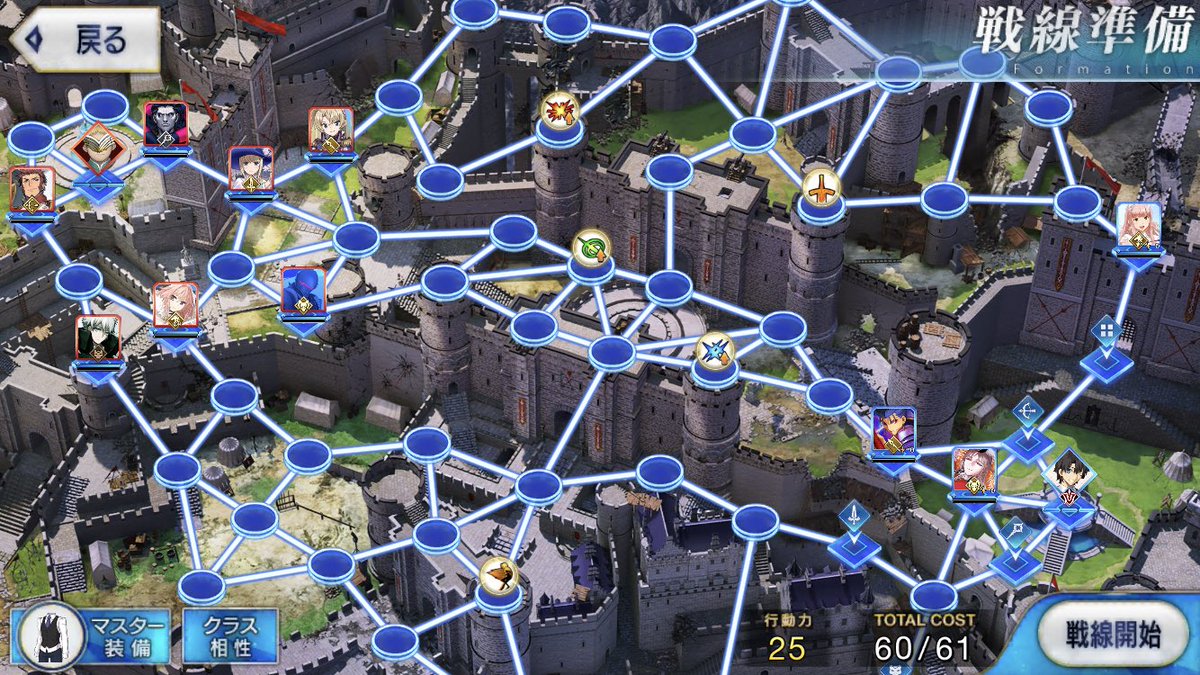This screenshot has width=1200, height=675.
Task: Go back with the 戻る button
Action: (85, 41)
